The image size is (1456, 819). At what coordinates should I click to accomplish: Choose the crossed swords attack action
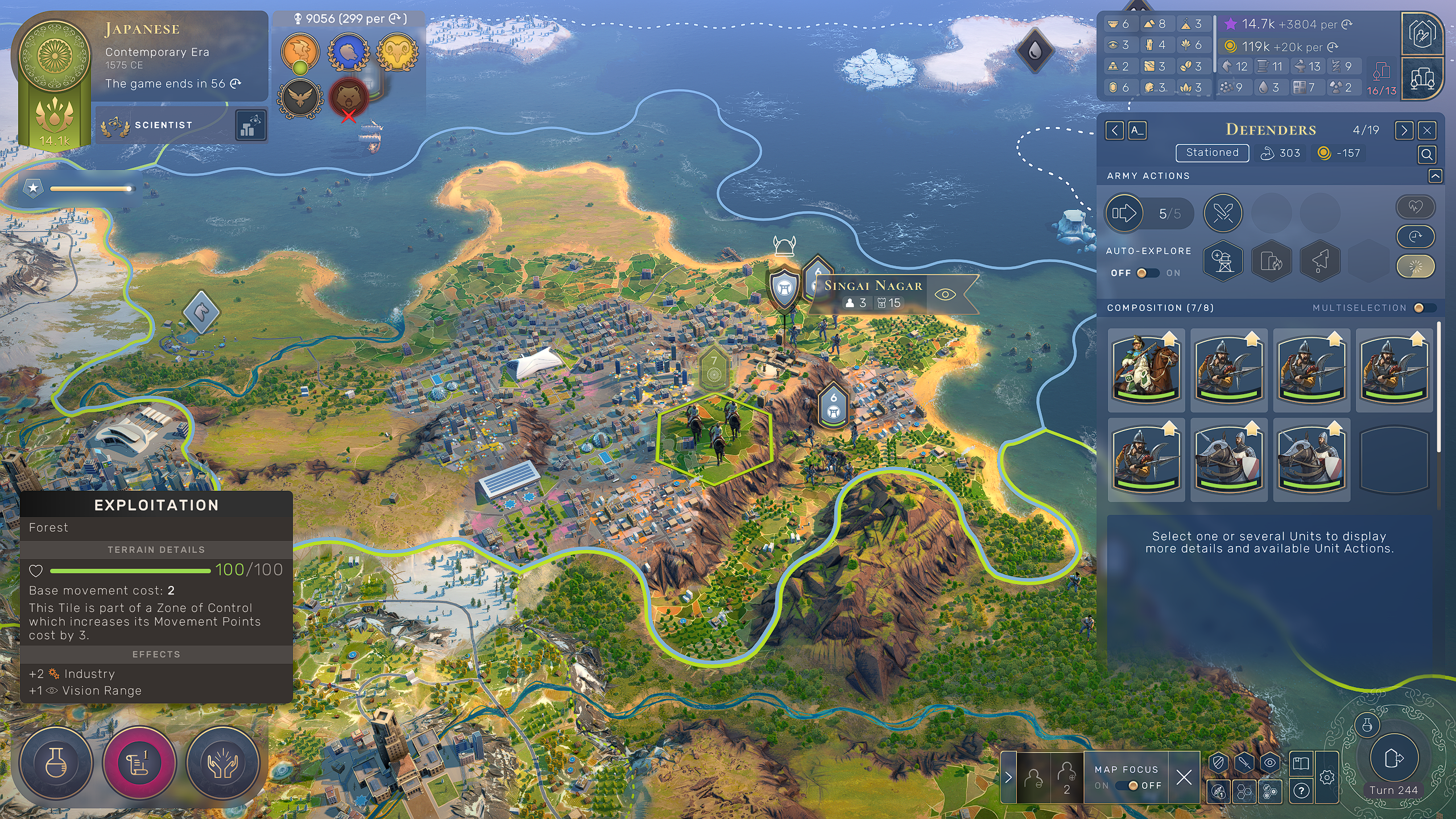tap(1223, 214)
